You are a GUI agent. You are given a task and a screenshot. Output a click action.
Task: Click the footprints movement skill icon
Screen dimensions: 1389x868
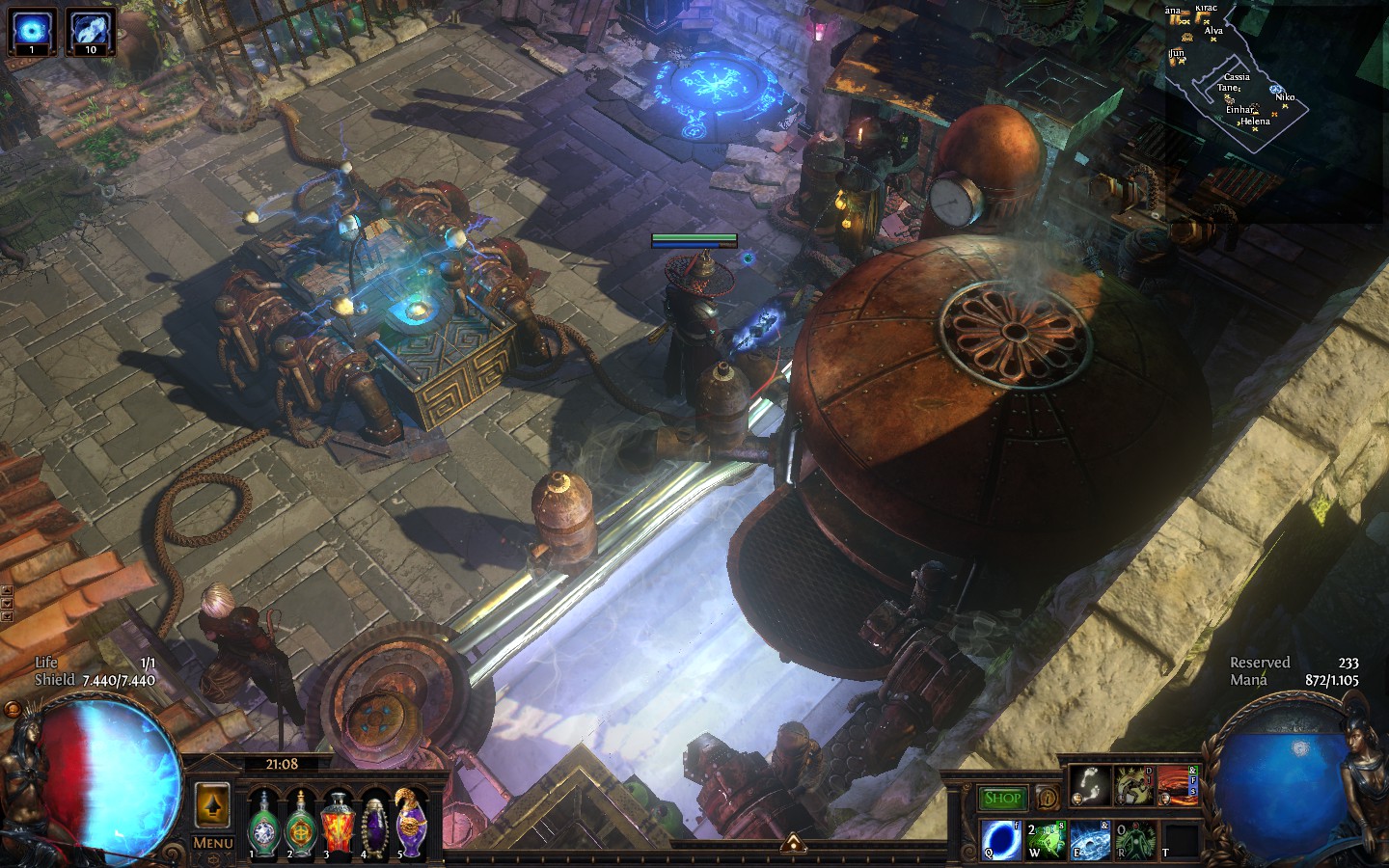pyautogui.click(x=1090, y=783)
